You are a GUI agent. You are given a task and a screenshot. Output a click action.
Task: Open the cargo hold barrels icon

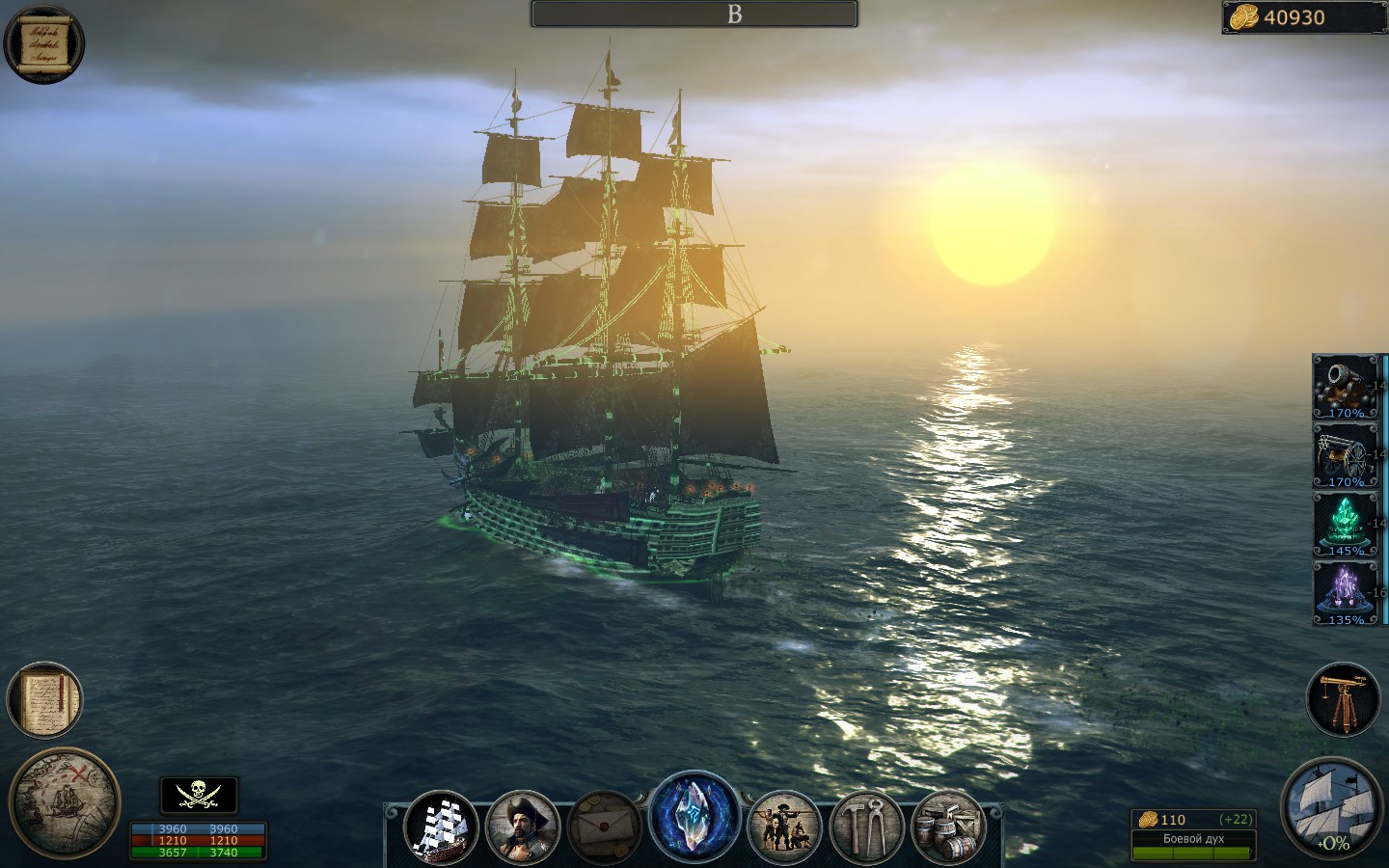pos(948,825)
